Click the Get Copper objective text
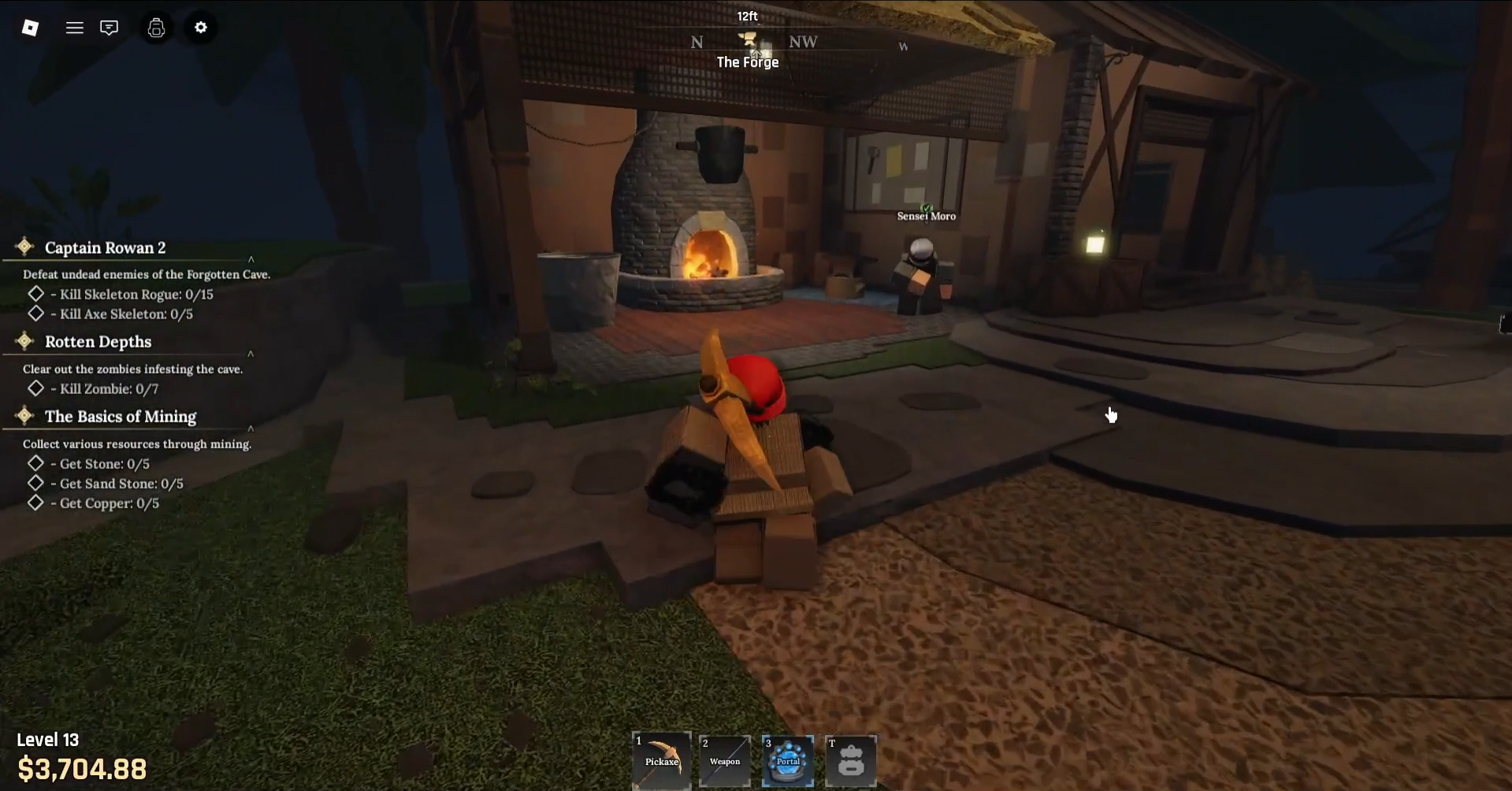Screen dimensions: 1512x791 coord(106,503)
